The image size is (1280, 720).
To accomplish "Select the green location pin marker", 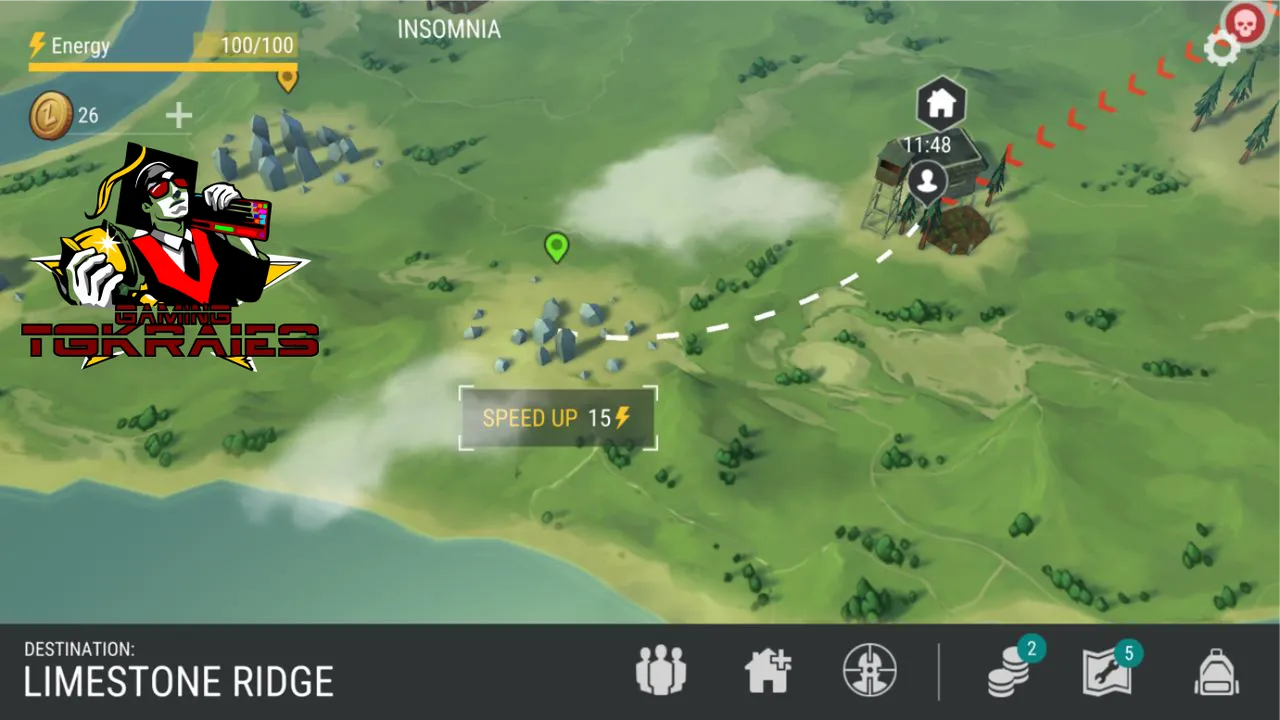I will tap(556, 246).
